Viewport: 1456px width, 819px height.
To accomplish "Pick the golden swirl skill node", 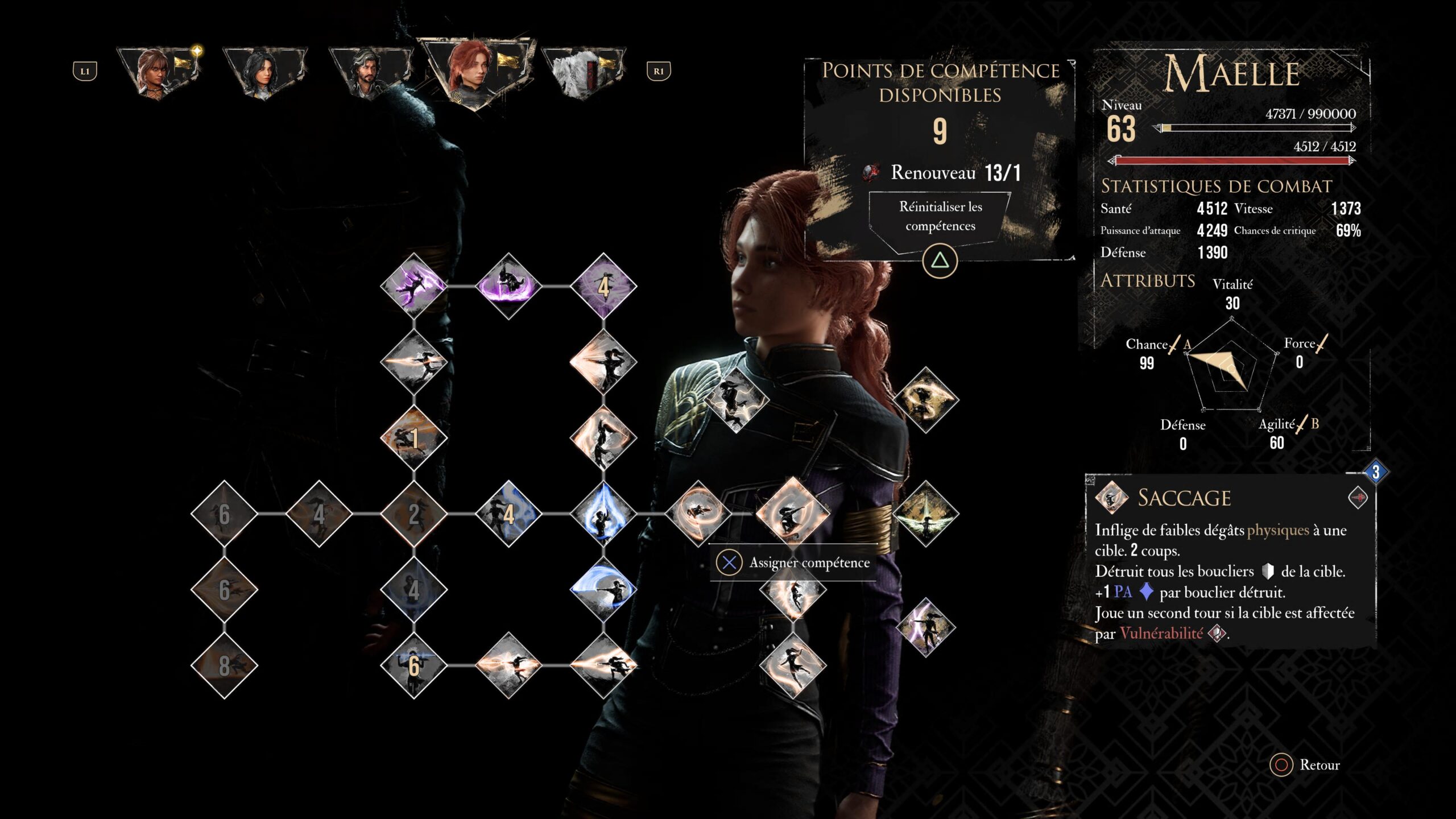I will (925, 400).
